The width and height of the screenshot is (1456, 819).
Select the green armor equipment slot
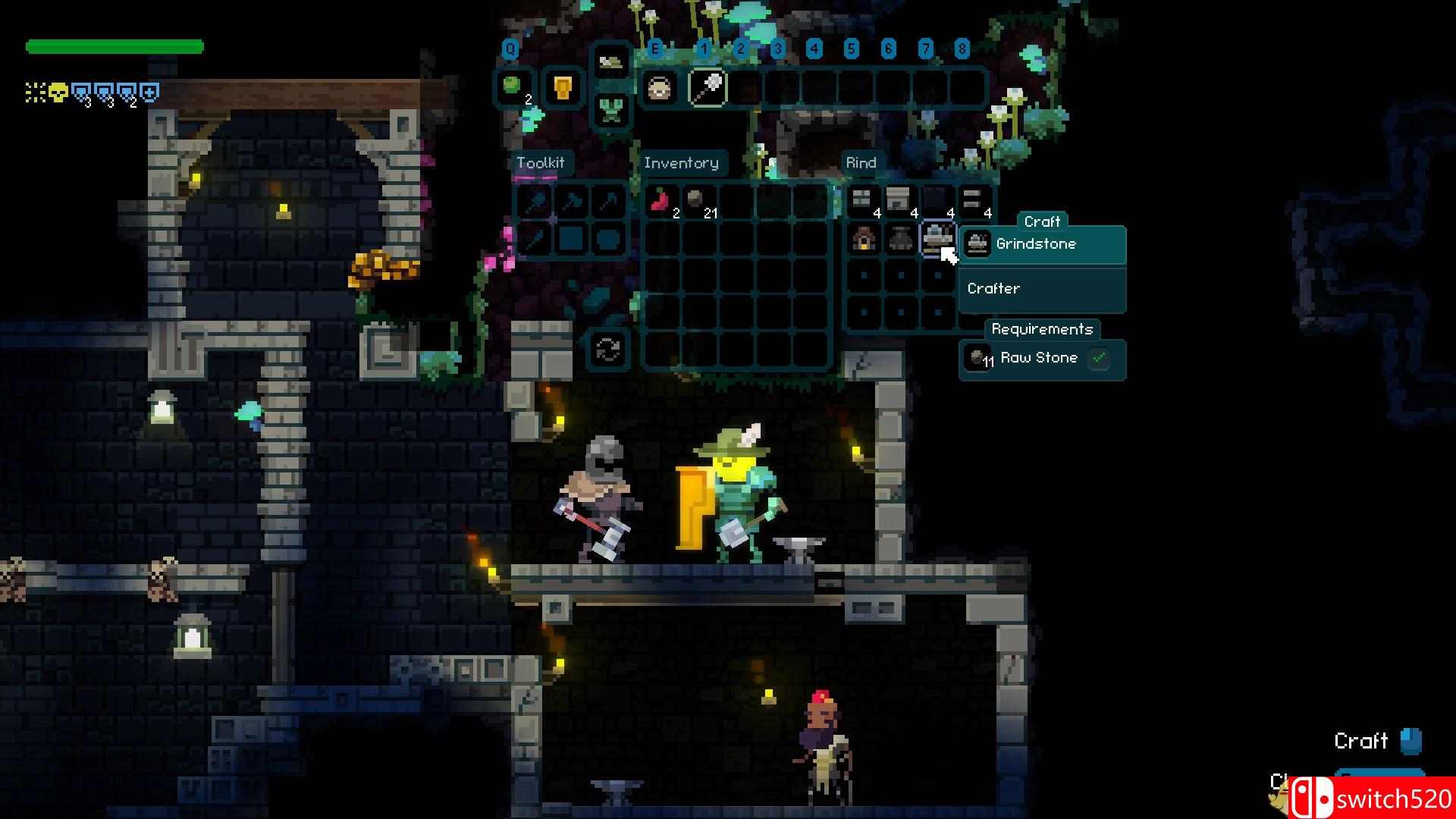point(610,111)
